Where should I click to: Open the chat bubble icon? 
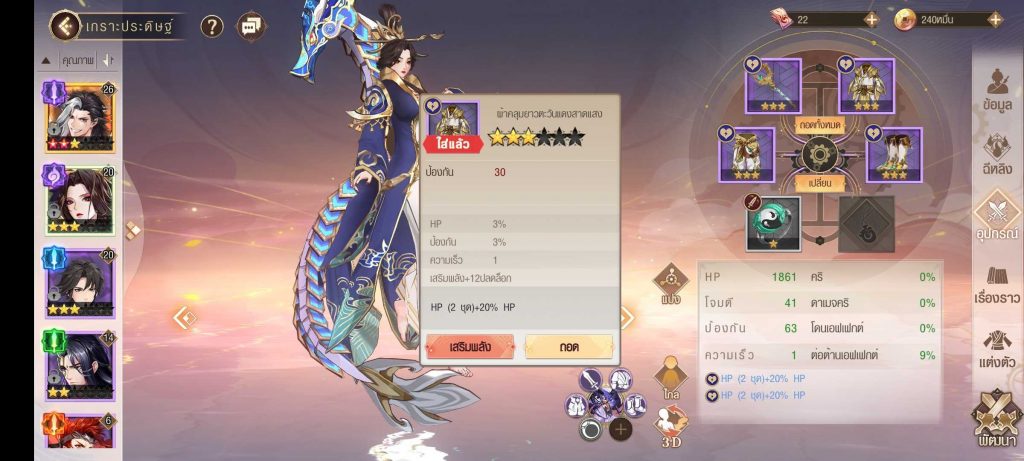pos(249,26)
